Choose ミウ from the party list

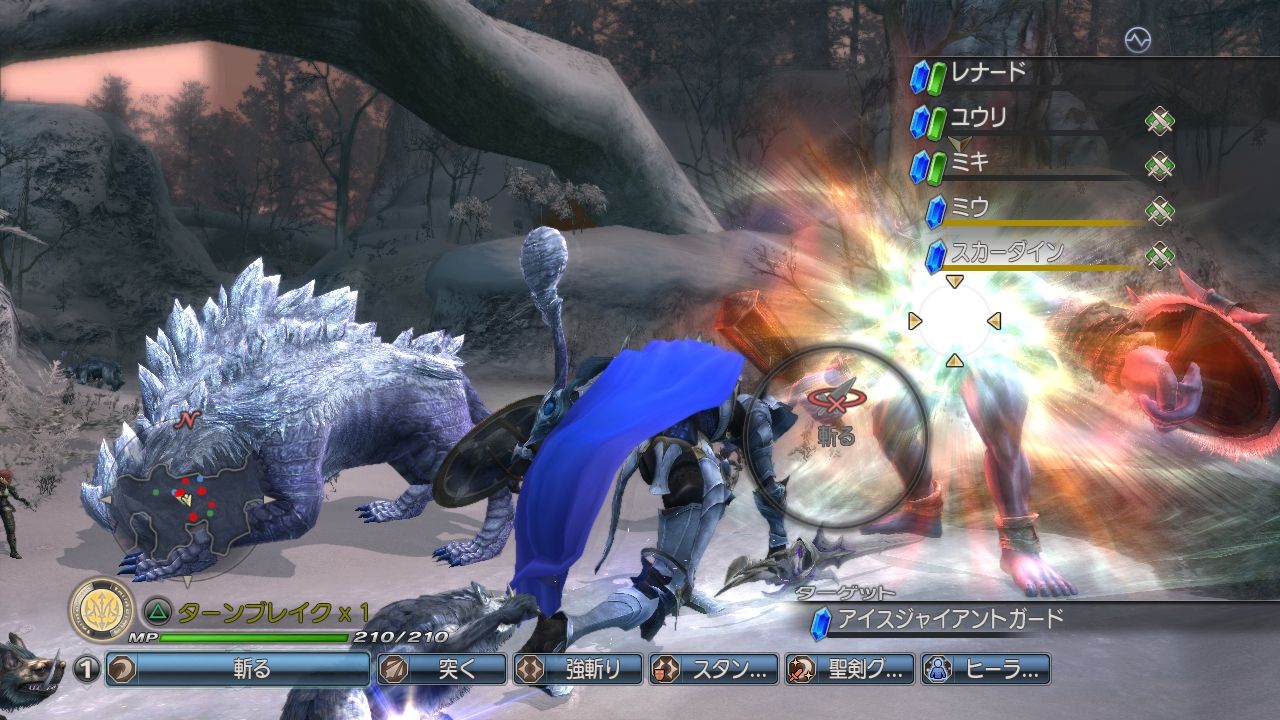coord(970,209)
